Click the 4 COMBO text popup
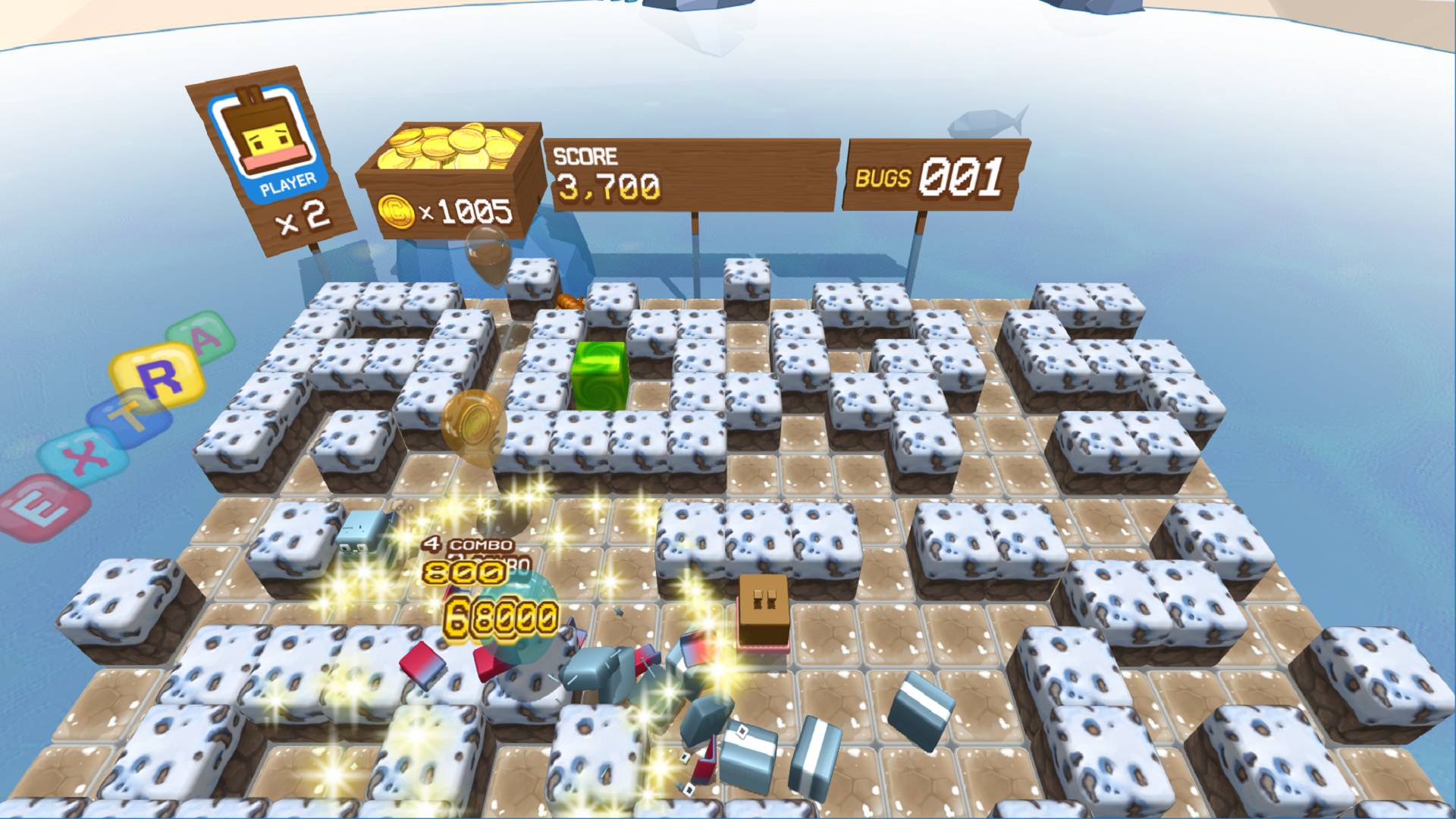Screen dimensions: 1456x819 pyautogui.click(x=465, y=544)
